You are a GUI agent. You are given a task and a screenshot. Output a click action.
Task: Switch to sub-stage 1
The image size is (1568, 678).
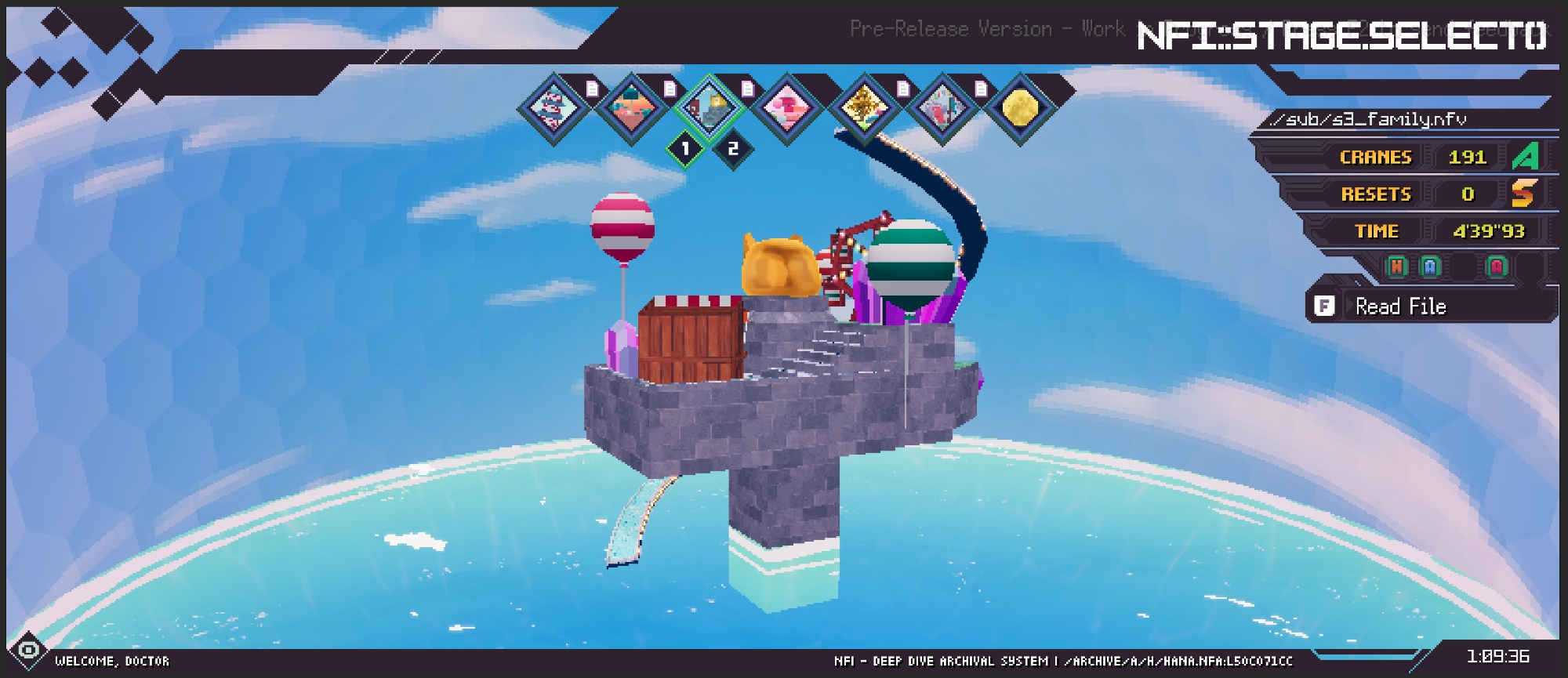685,148
